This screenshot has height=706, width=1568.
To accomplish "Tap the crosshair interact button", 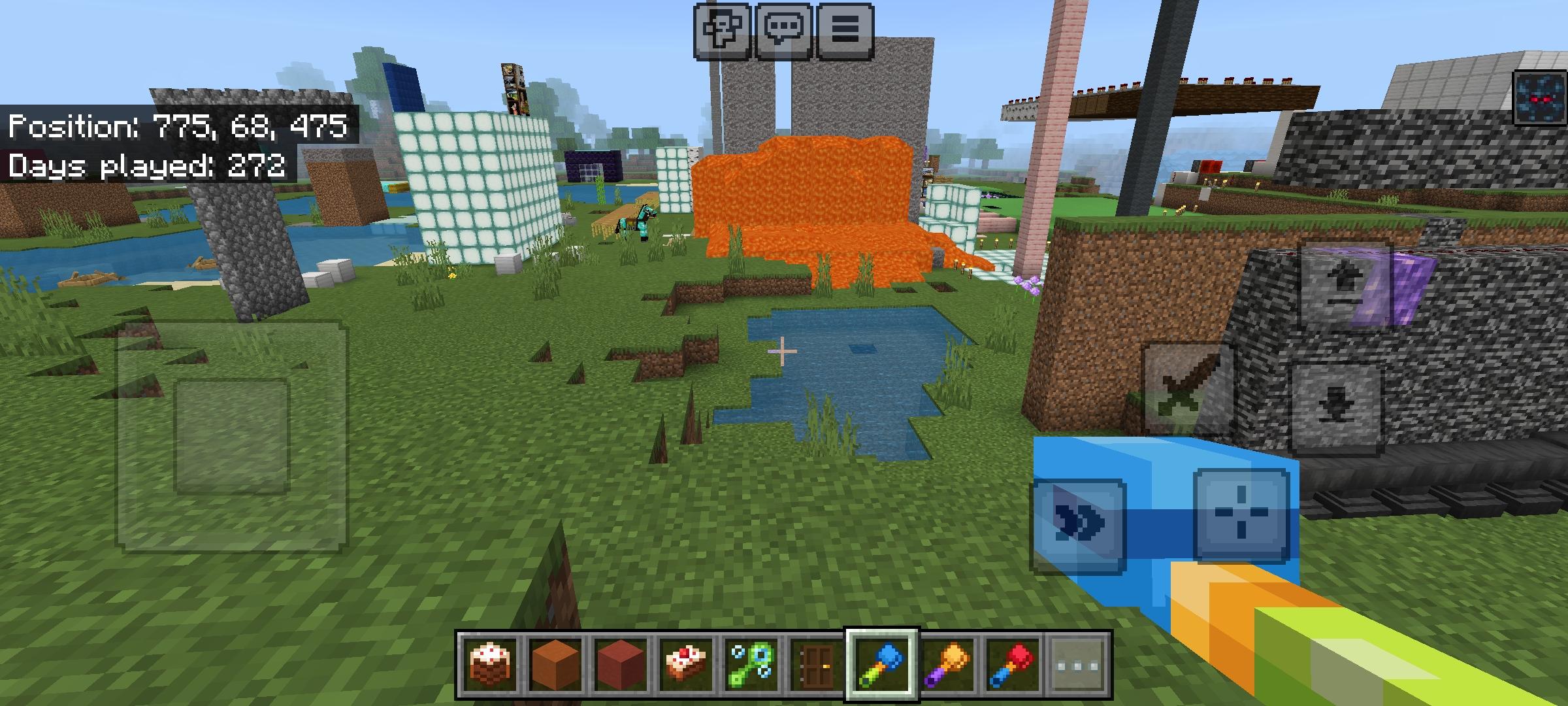I will 1240,515.
